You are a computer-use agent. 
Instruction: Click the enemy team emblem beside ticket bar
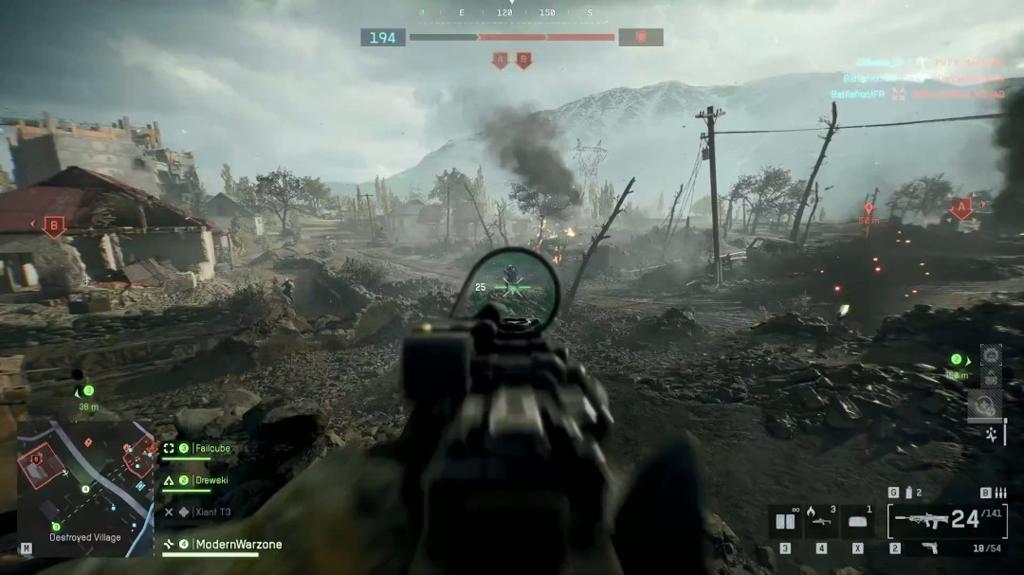640,37
